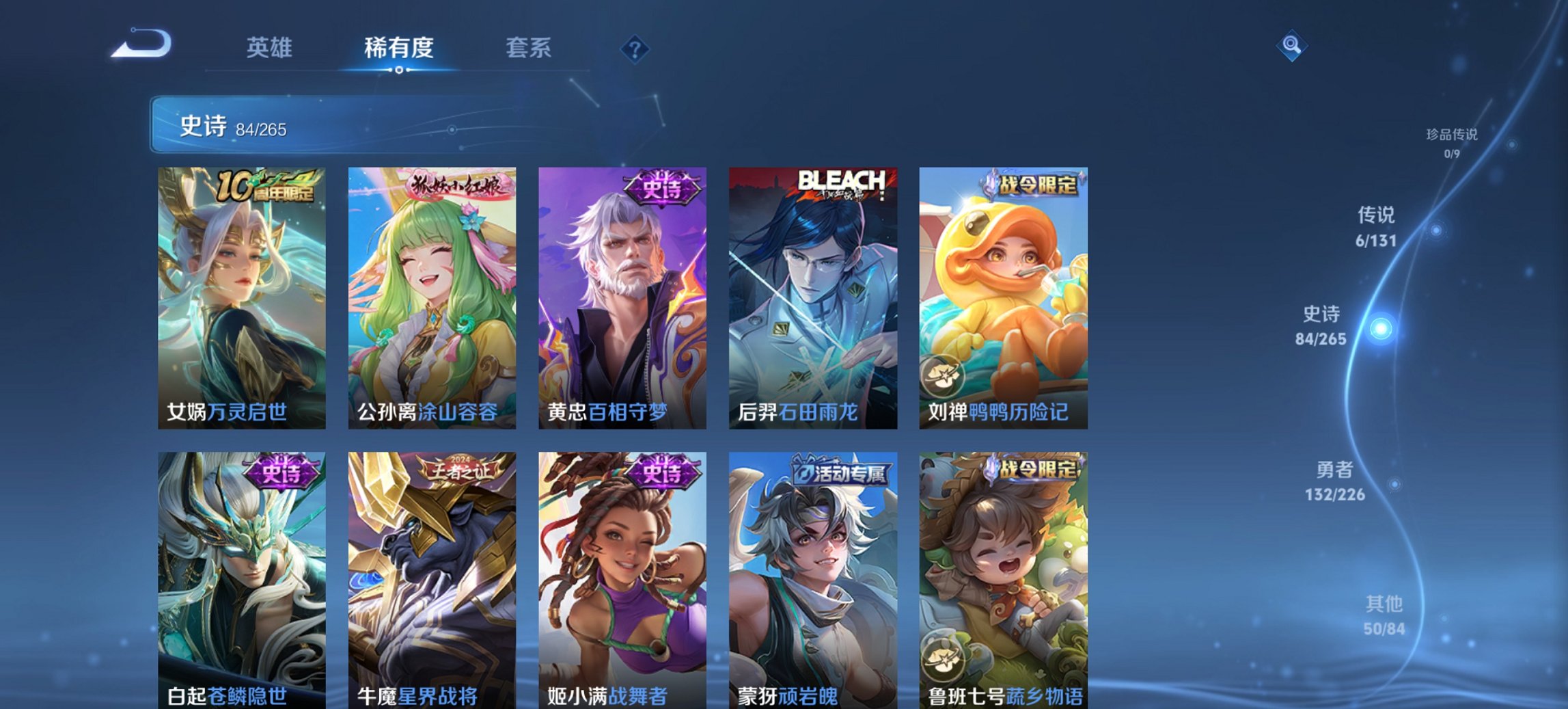Switch to the 套系 tab
The image size is (1568, 709).
tap(529, 48)
